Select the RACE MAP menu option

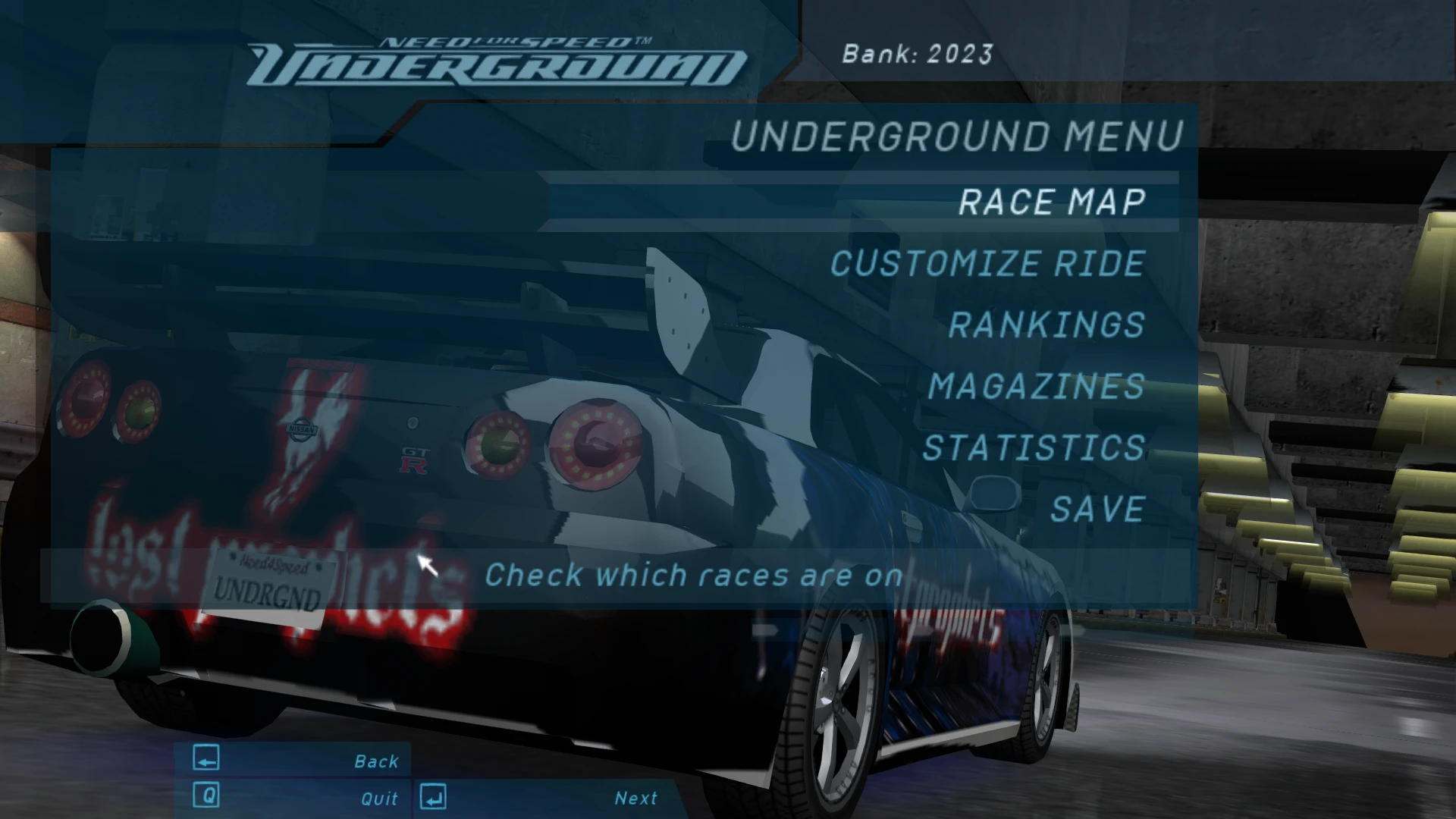[1053, 201]
